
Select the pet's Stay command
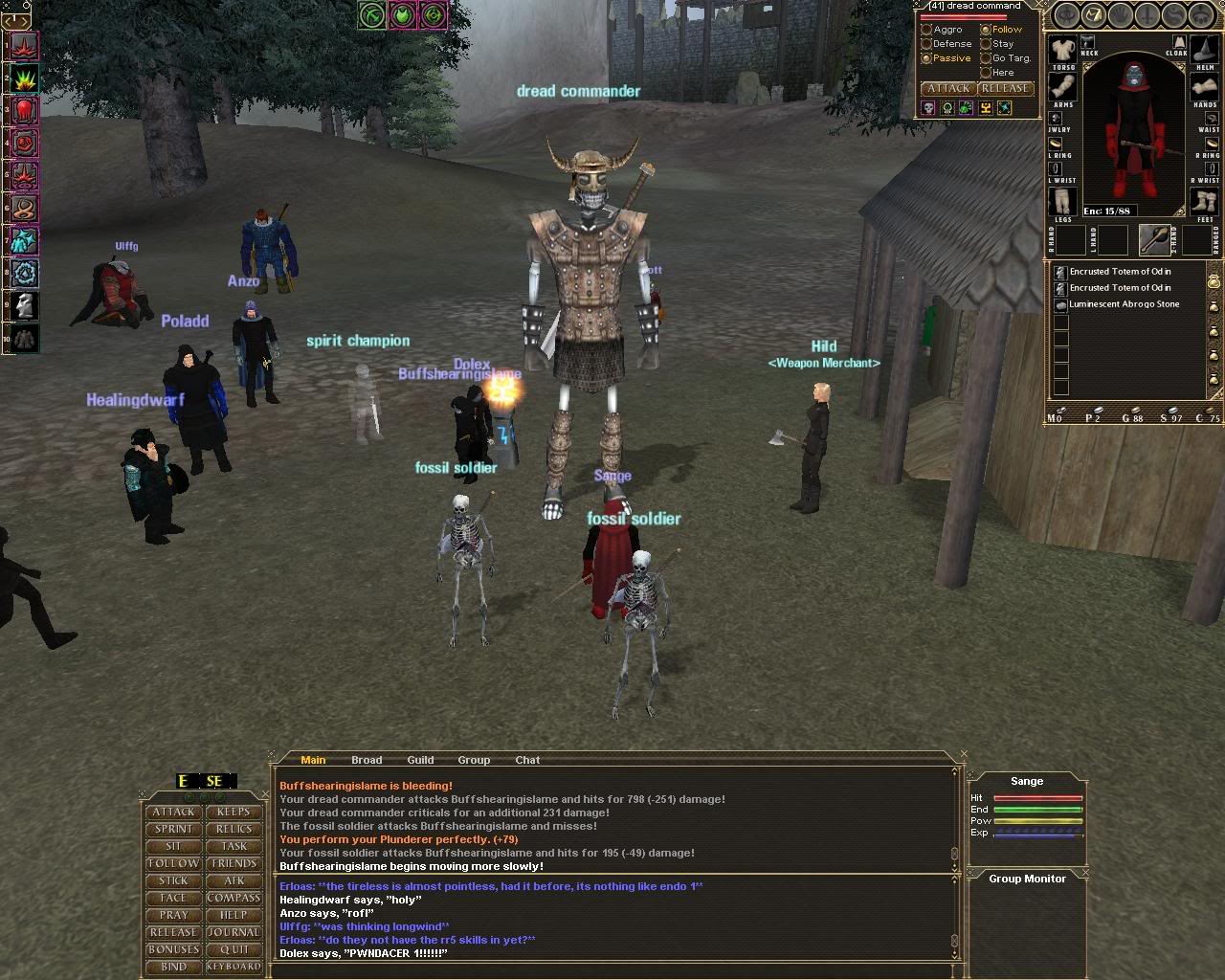[986, 44]
